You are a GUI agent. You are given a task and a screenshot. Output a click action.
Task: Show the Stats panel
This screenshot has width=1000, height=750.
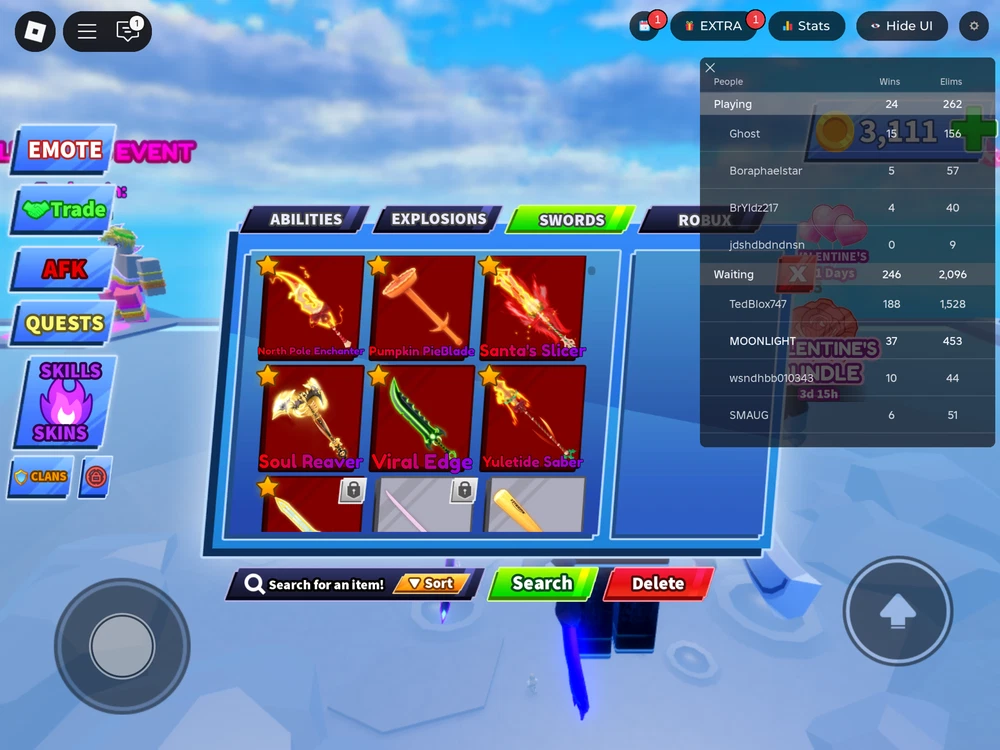[x=806, y=26]
